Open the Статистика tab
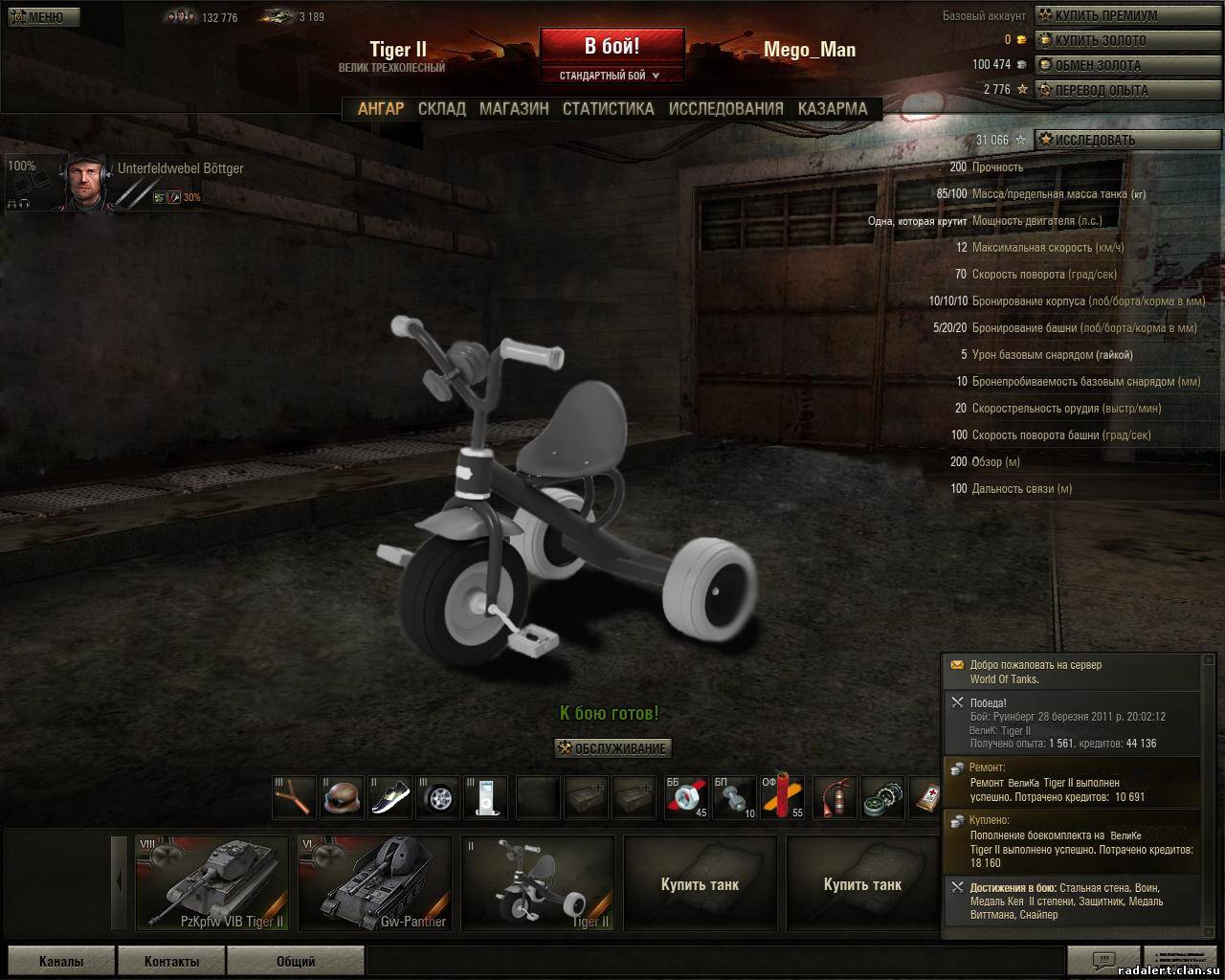The image size is (1225, 980). tap(608, 109)
